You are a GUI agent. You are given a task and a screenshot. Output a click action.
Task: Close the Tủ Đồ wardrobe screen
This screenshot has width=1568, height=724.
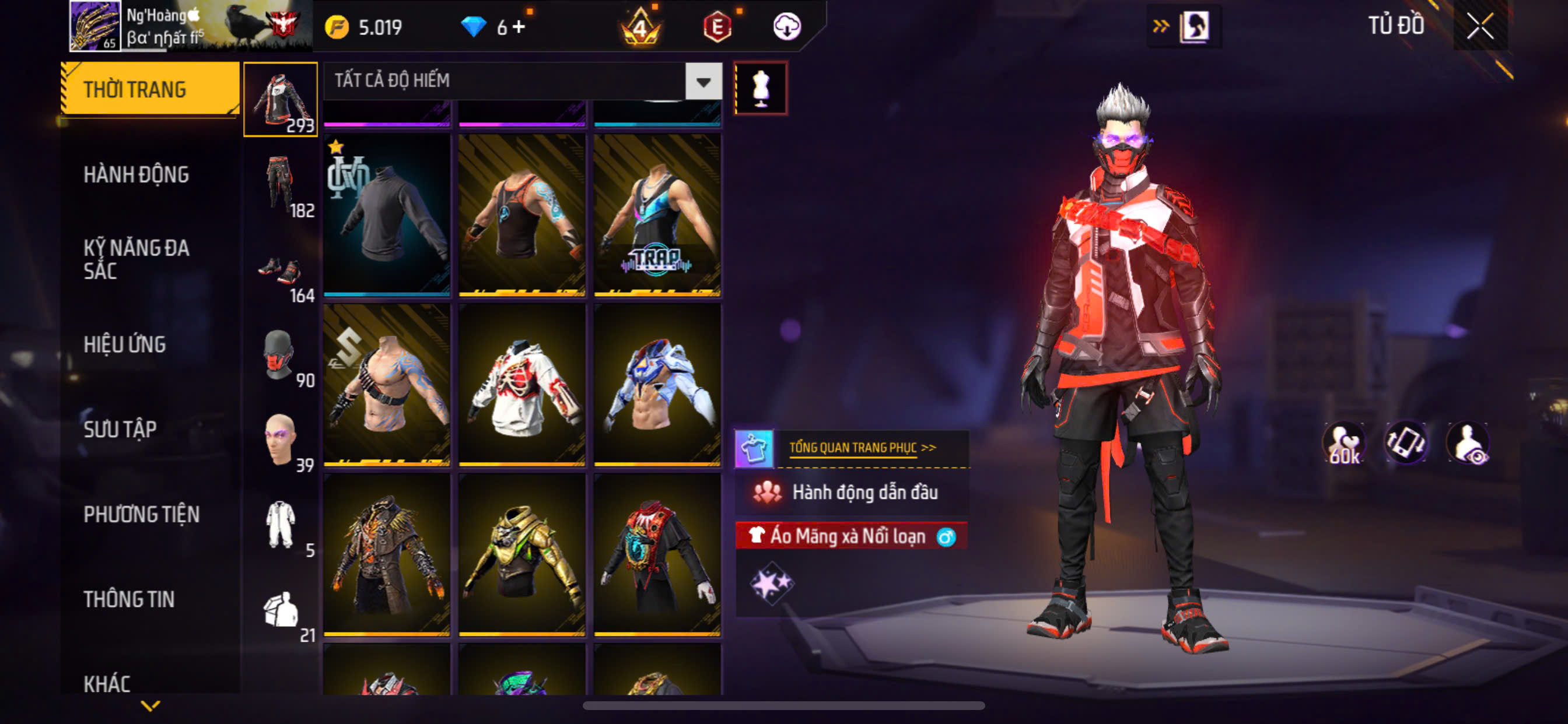coord(1479,26)
